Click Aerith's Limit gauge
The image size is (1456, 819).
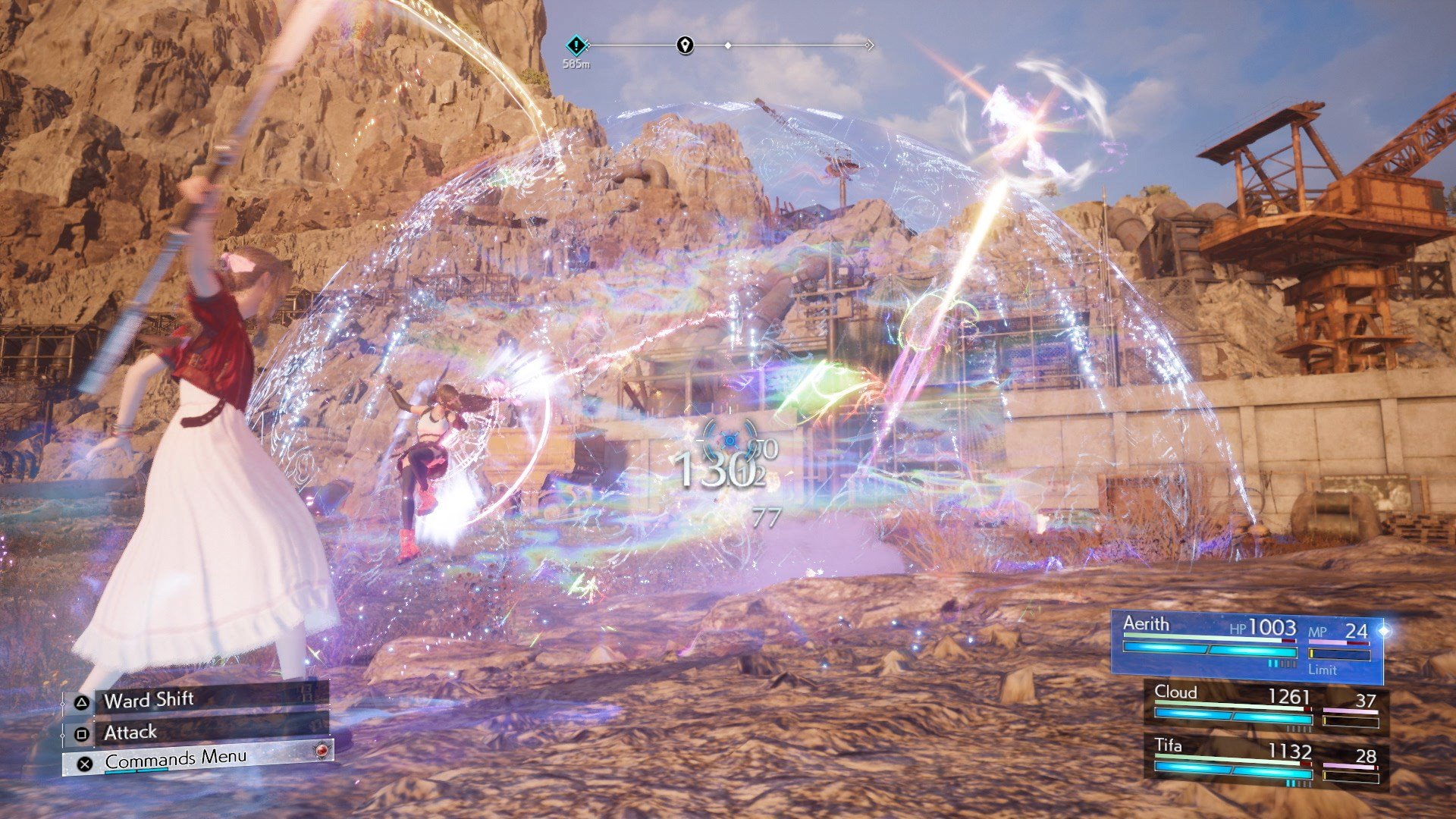[1341, 654]
